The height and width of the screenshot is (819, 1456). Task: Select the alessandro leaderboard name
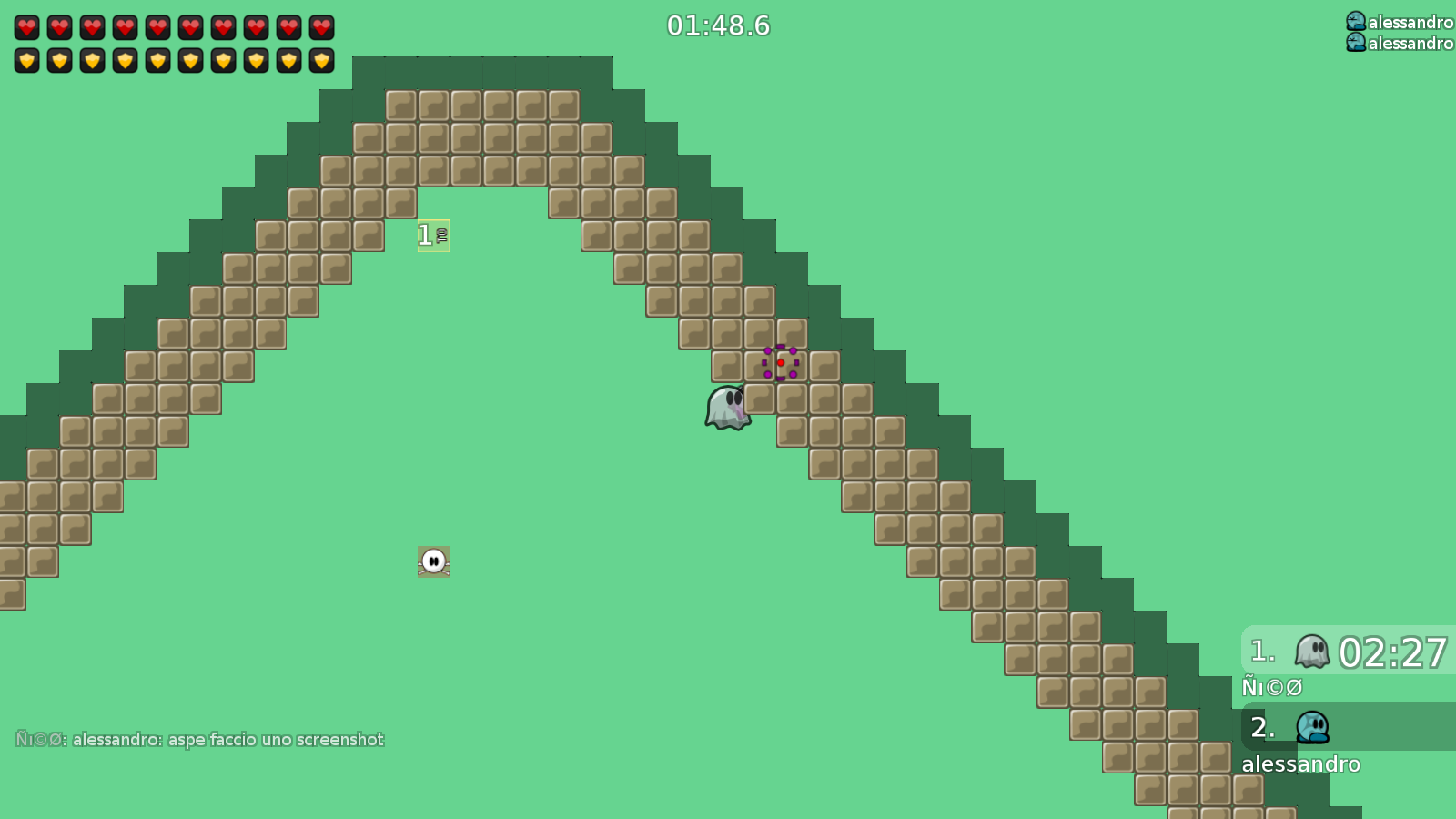pos(1301,764)
